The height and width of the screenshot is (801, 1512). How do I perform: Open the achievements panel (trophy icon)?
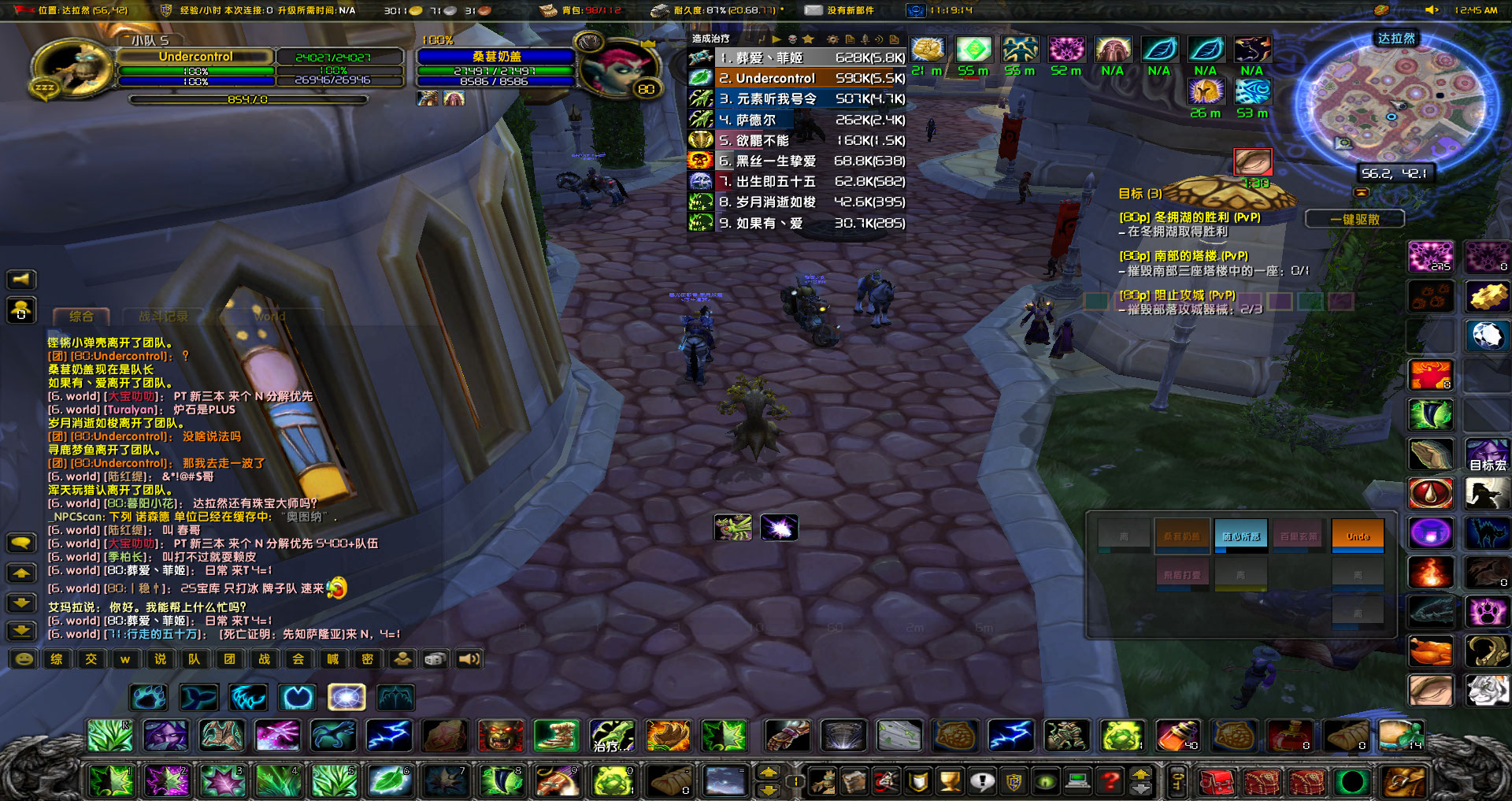(949, 781)
